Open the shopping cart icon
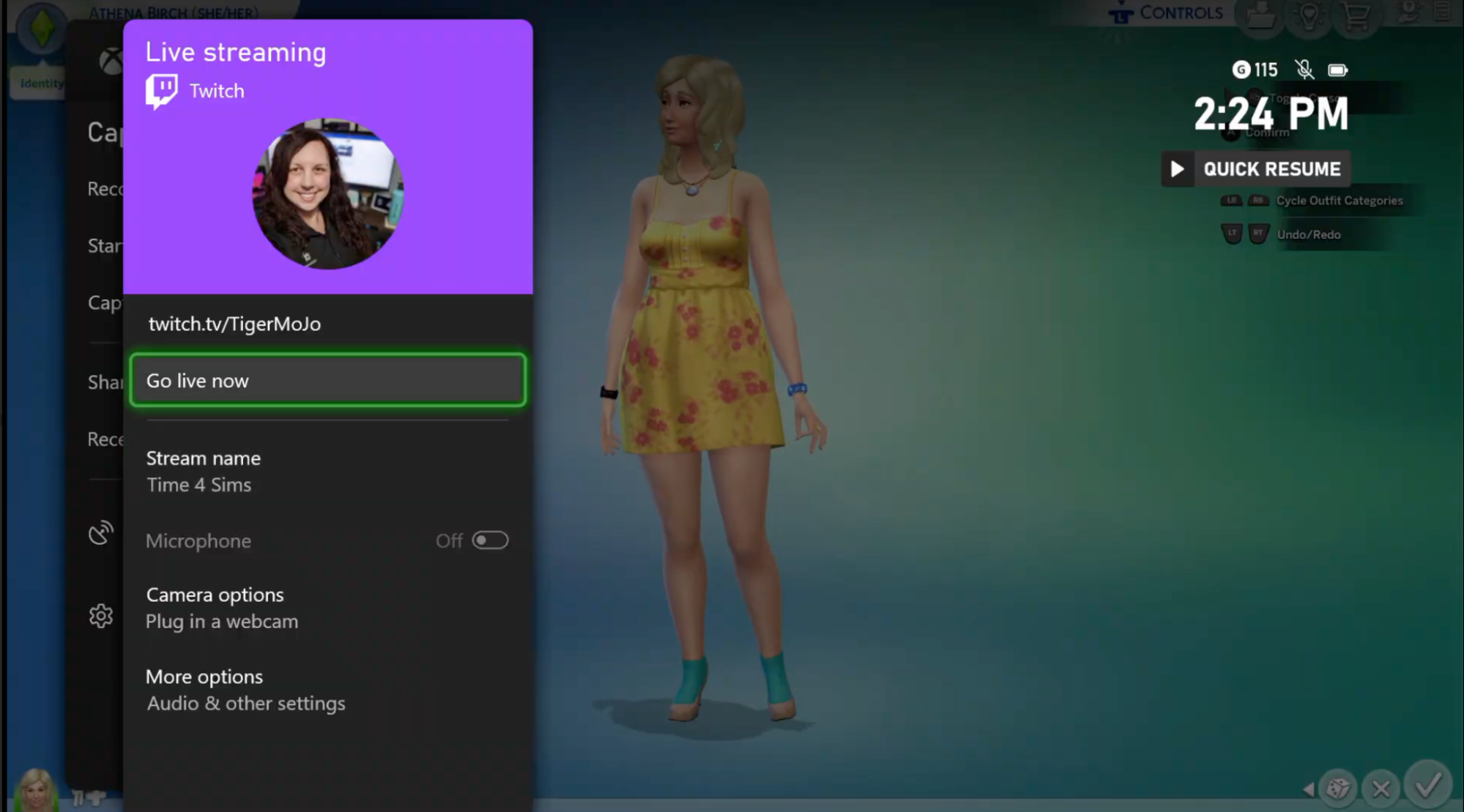1464x812 pixels. [x=1356, y=15]
